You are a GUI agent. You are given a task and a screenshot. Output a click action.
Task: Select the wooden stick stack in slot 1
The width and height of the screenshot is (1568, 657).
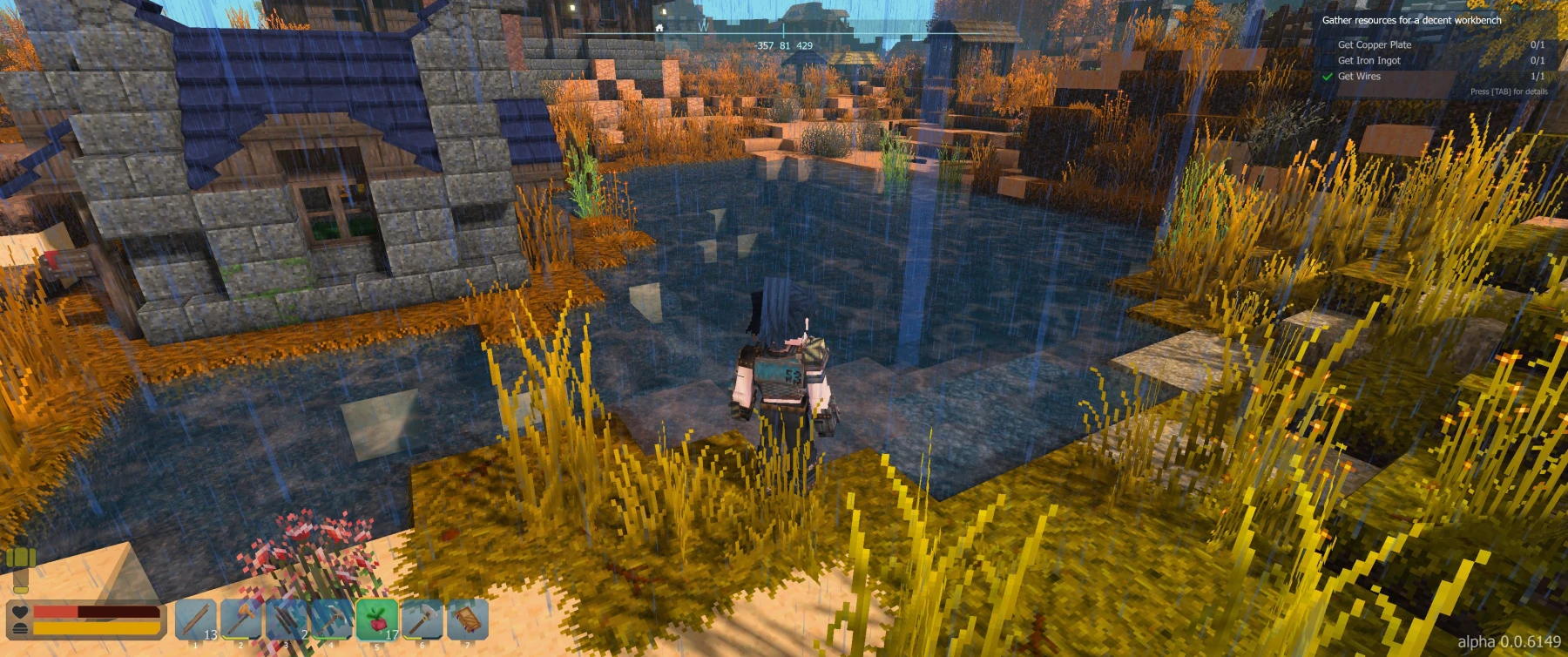(196, 620)
